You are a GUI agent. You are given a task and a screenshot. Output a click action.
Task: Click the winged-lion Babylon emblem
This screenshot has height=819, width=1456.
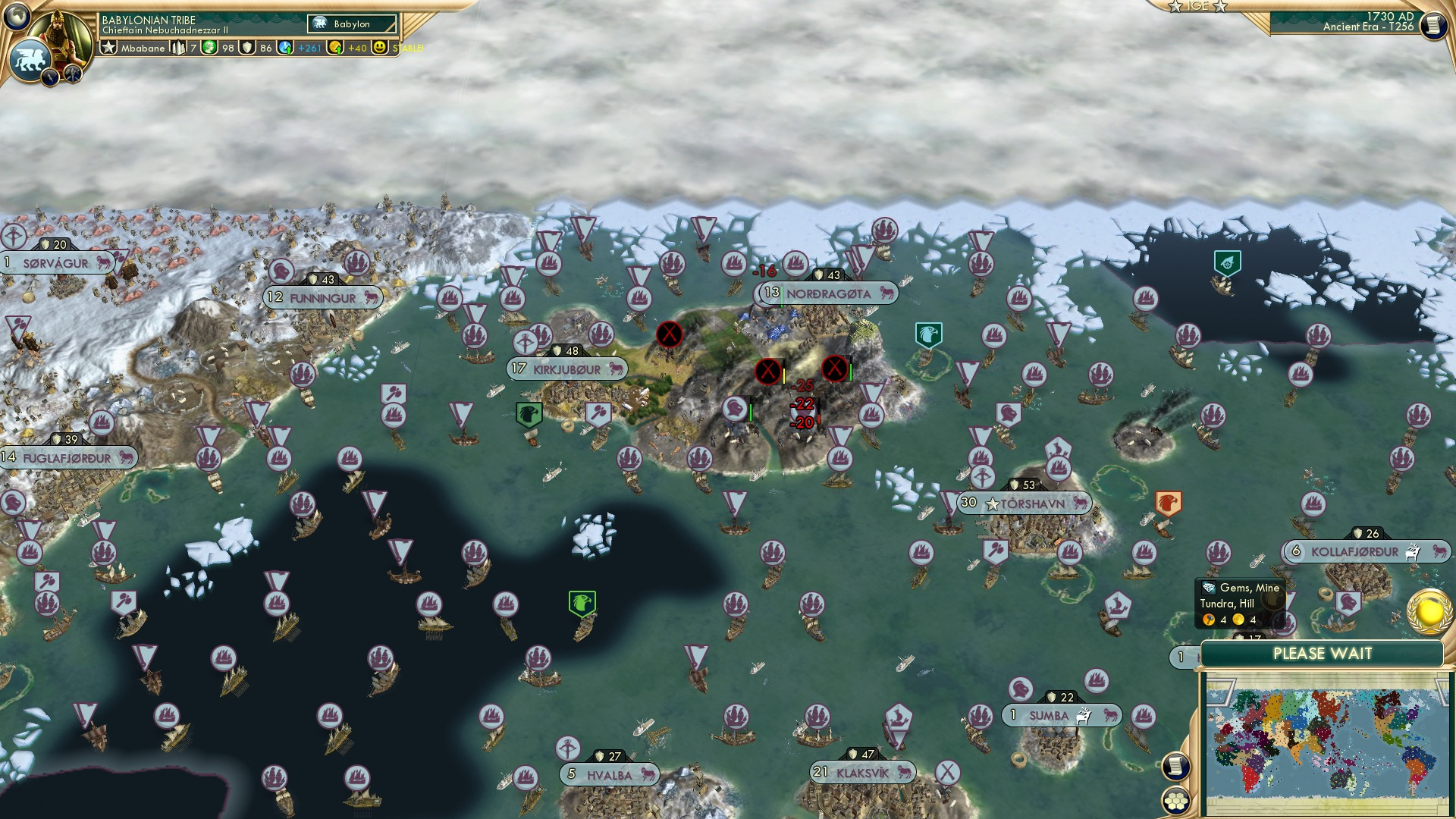coord(31,59)
